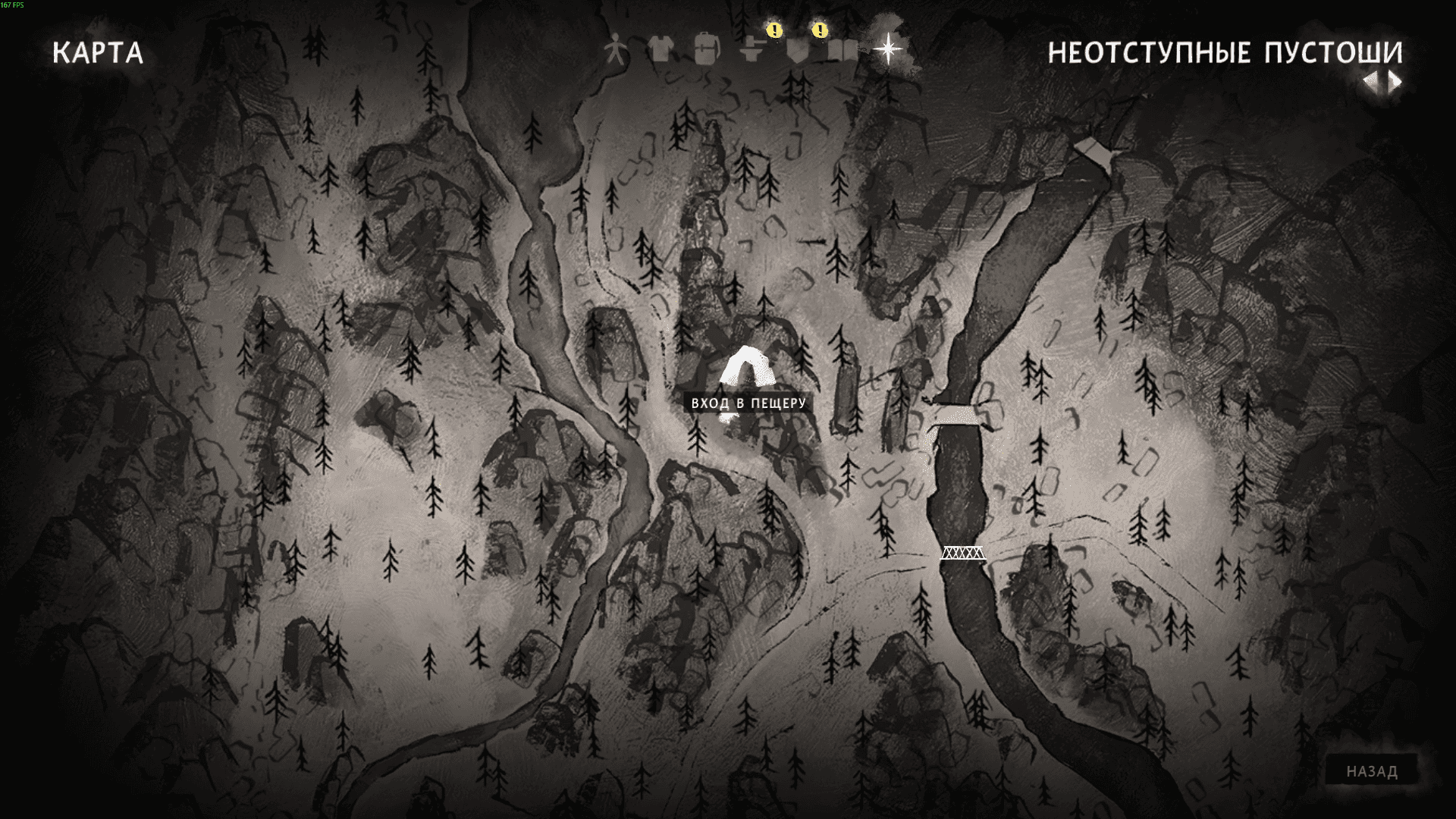This screenshot has height=819, width=1456.
Task: Open the backpack inventory tab
Action: click(706, 49)
